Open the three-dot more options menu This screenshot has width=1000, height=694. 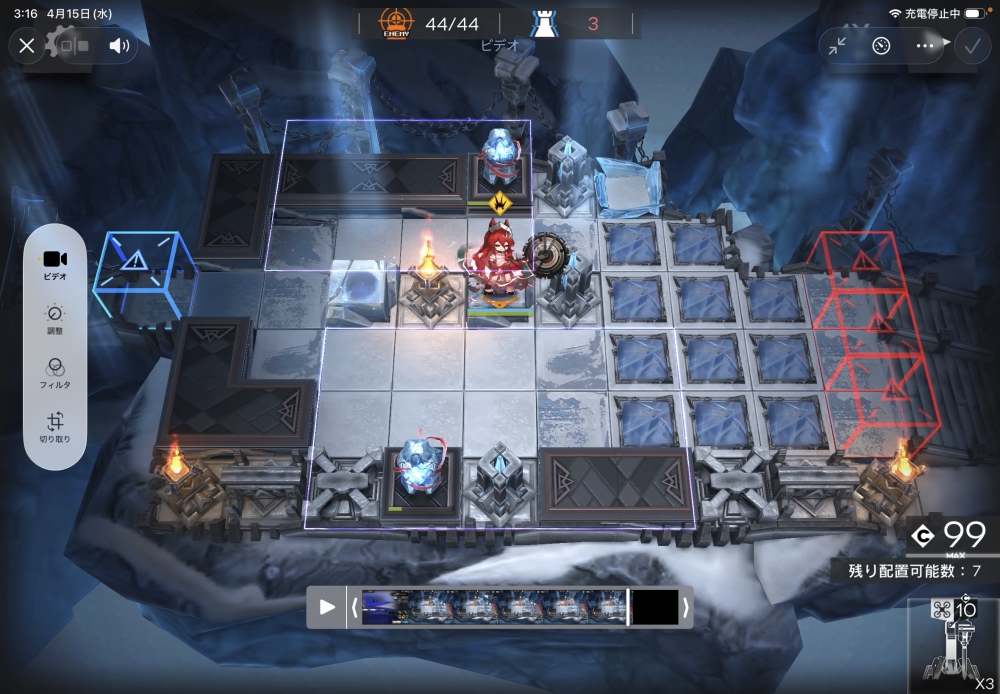tap(924, 45)
